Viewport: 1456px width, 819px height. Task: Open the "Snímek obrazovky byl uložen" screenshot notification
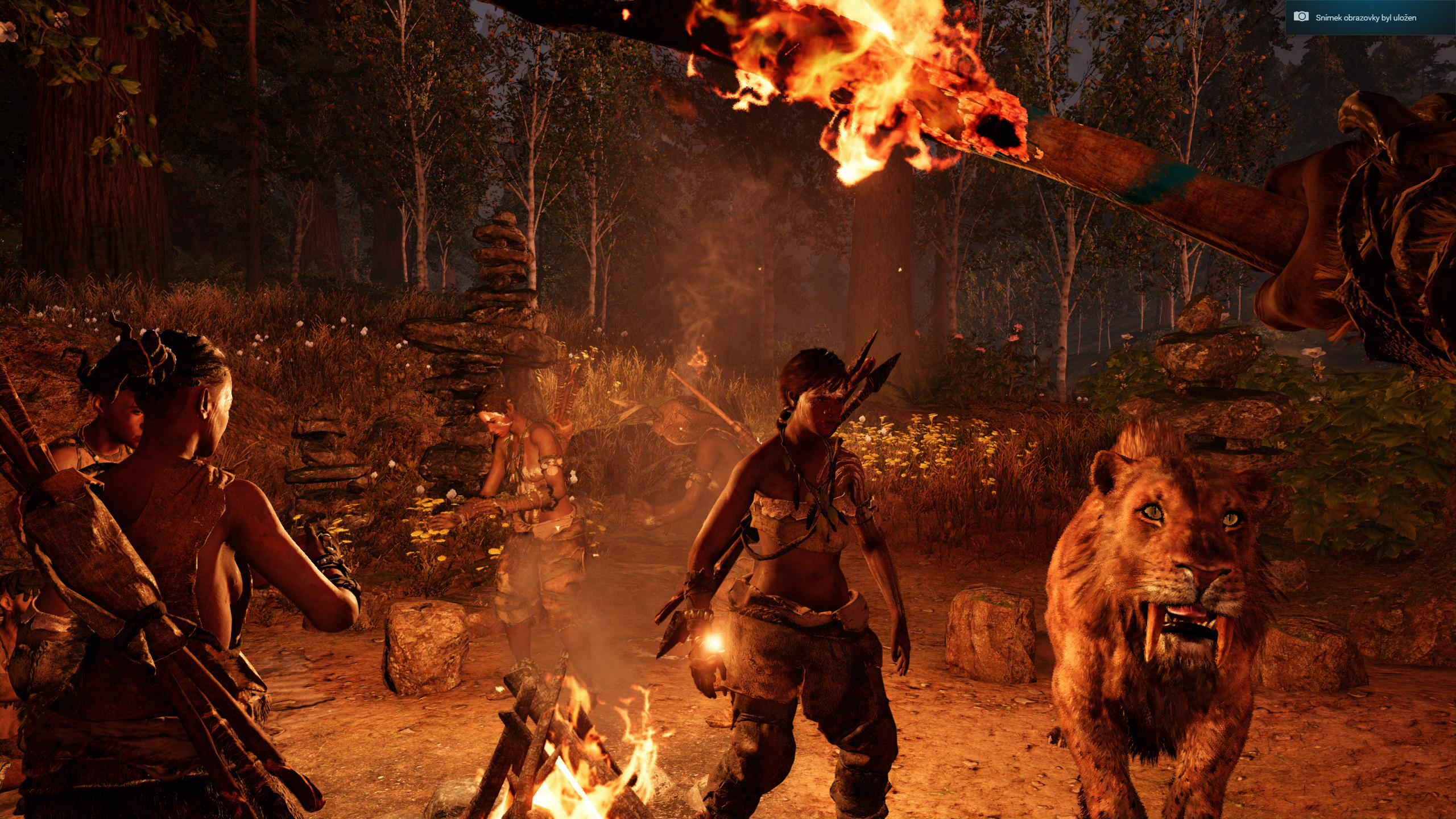1365,18
